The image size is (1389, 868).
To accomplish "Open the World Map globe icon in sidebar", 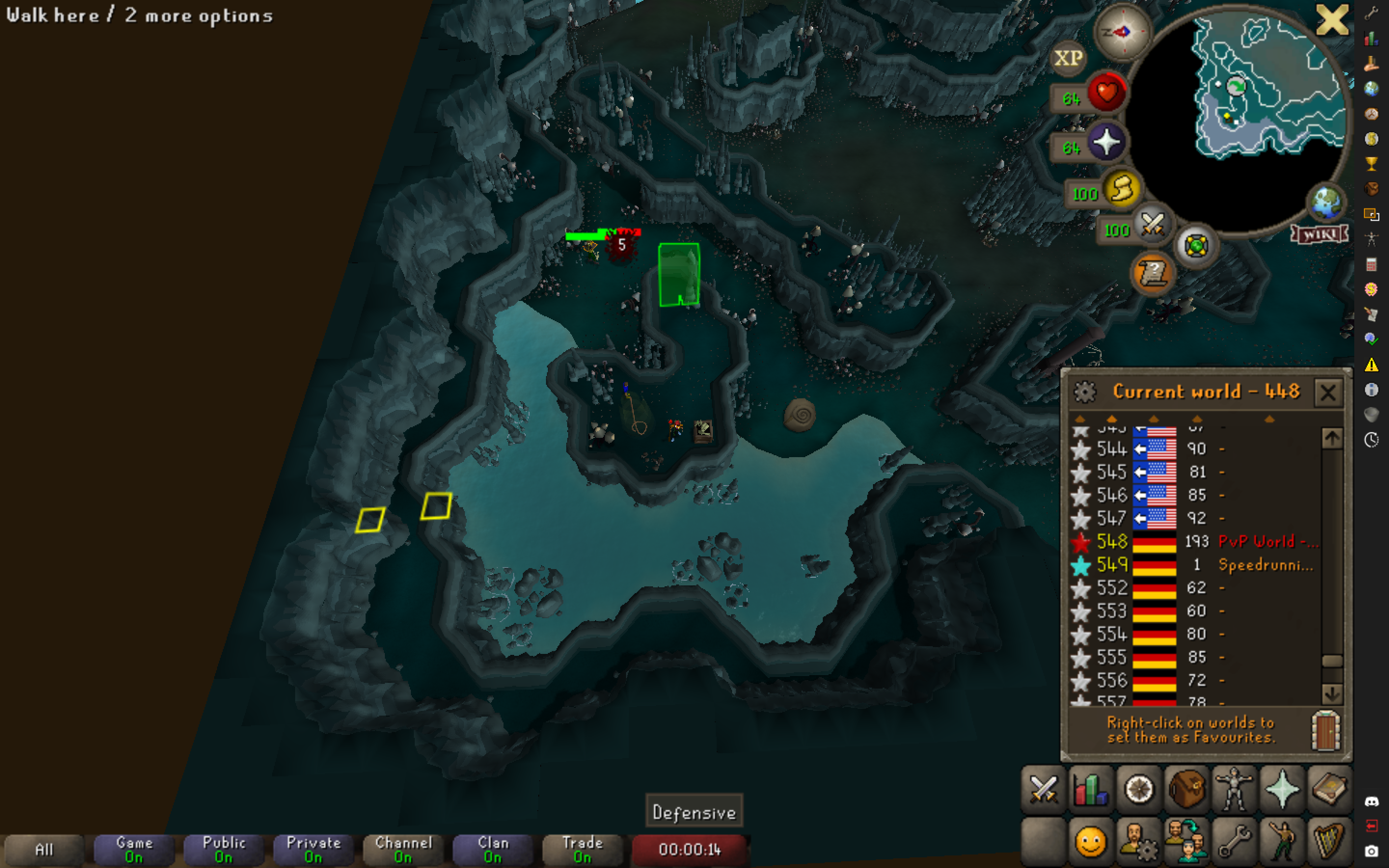I will tap(1372, 89).
